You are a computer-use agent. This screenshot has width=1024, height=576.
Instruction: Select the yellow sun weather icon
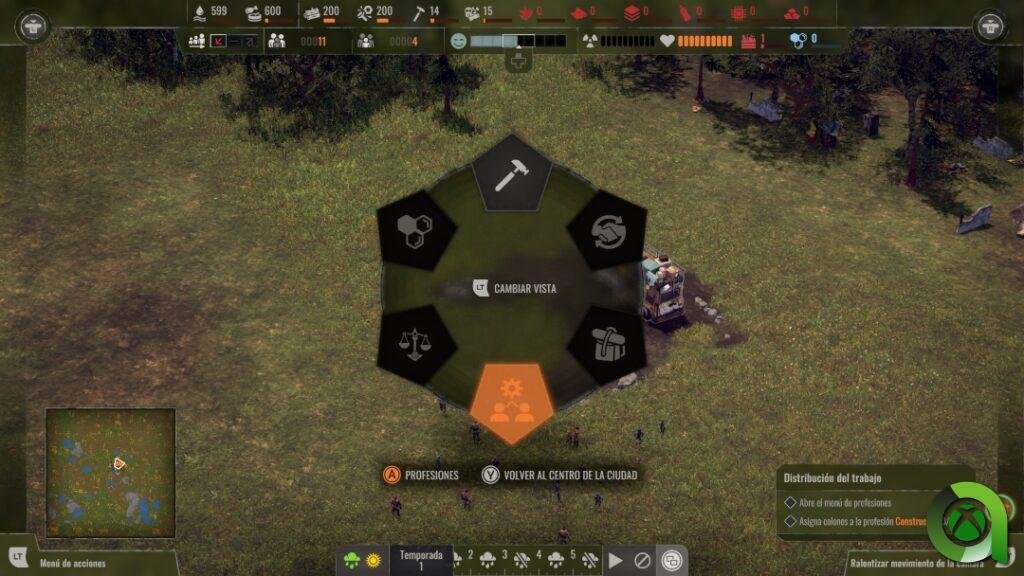coord(372,561)
